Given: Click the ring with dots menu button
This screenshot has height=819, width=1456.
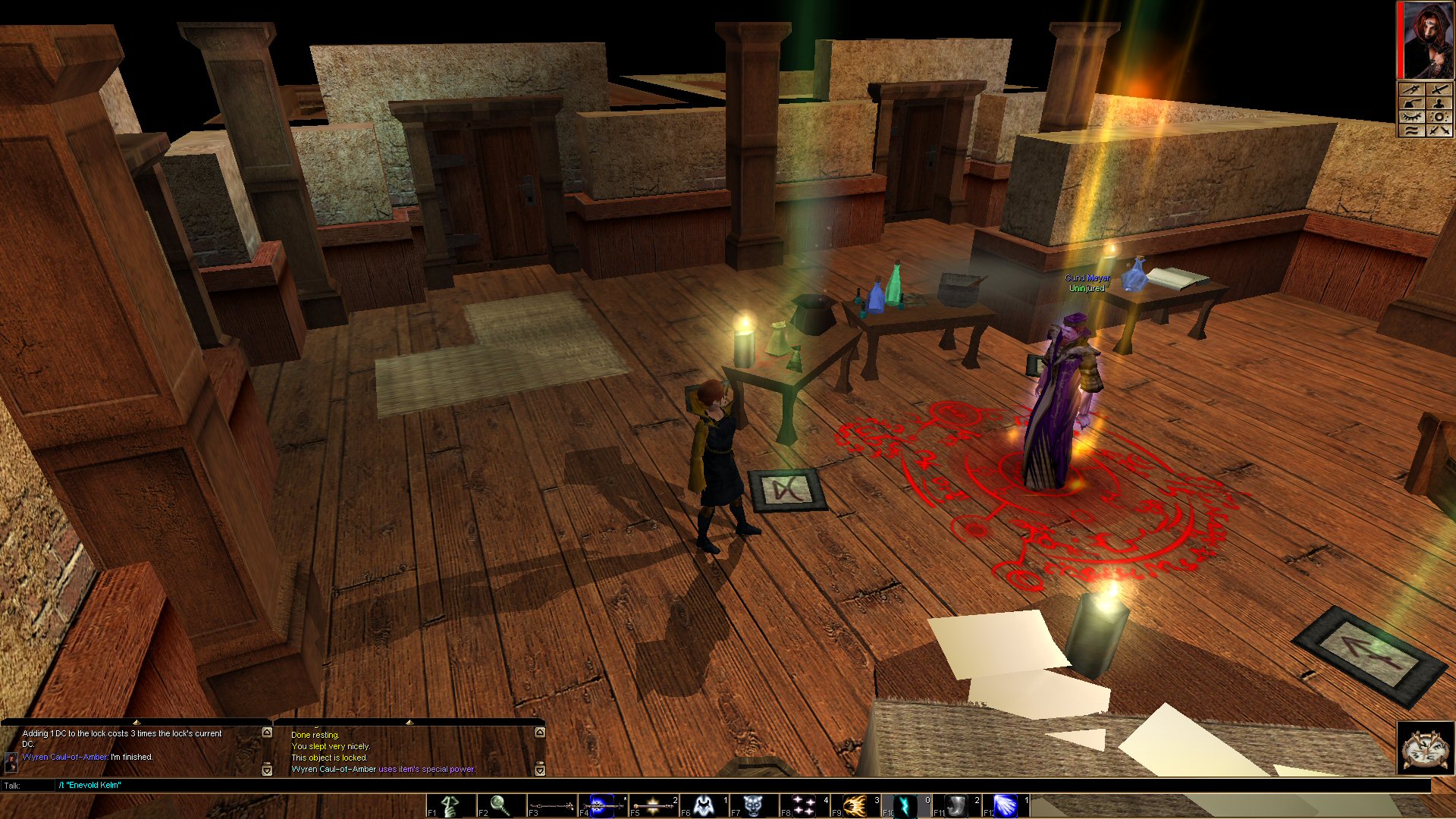Looking at the screenshot, I should [x=1440, y=117].
